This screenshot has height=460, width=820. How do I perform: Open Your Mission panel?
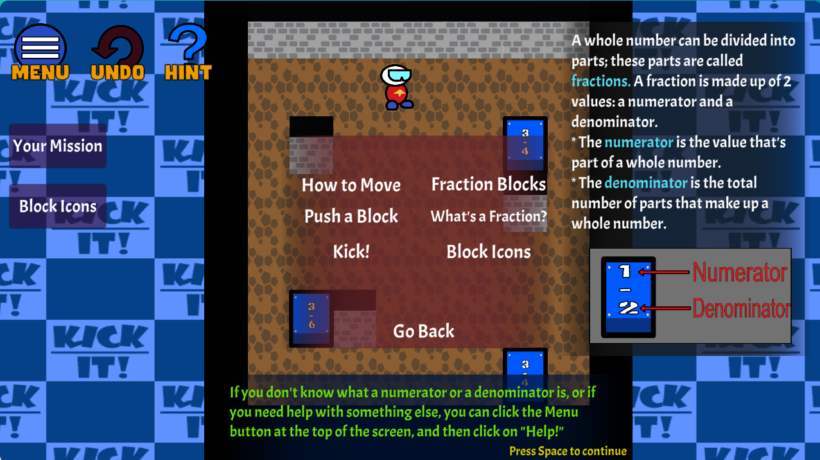tap(58, 146)
